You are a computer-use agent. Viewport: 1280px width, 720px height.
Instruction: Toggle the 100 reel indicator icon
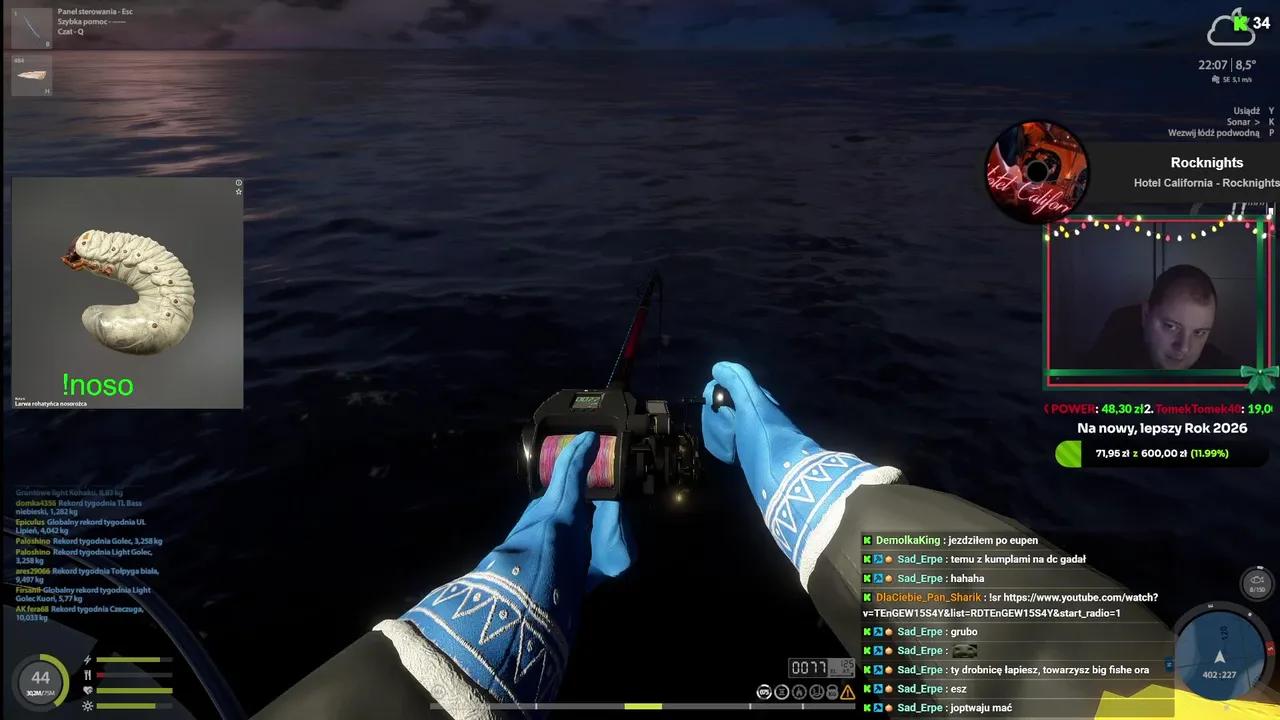(831, 691)
